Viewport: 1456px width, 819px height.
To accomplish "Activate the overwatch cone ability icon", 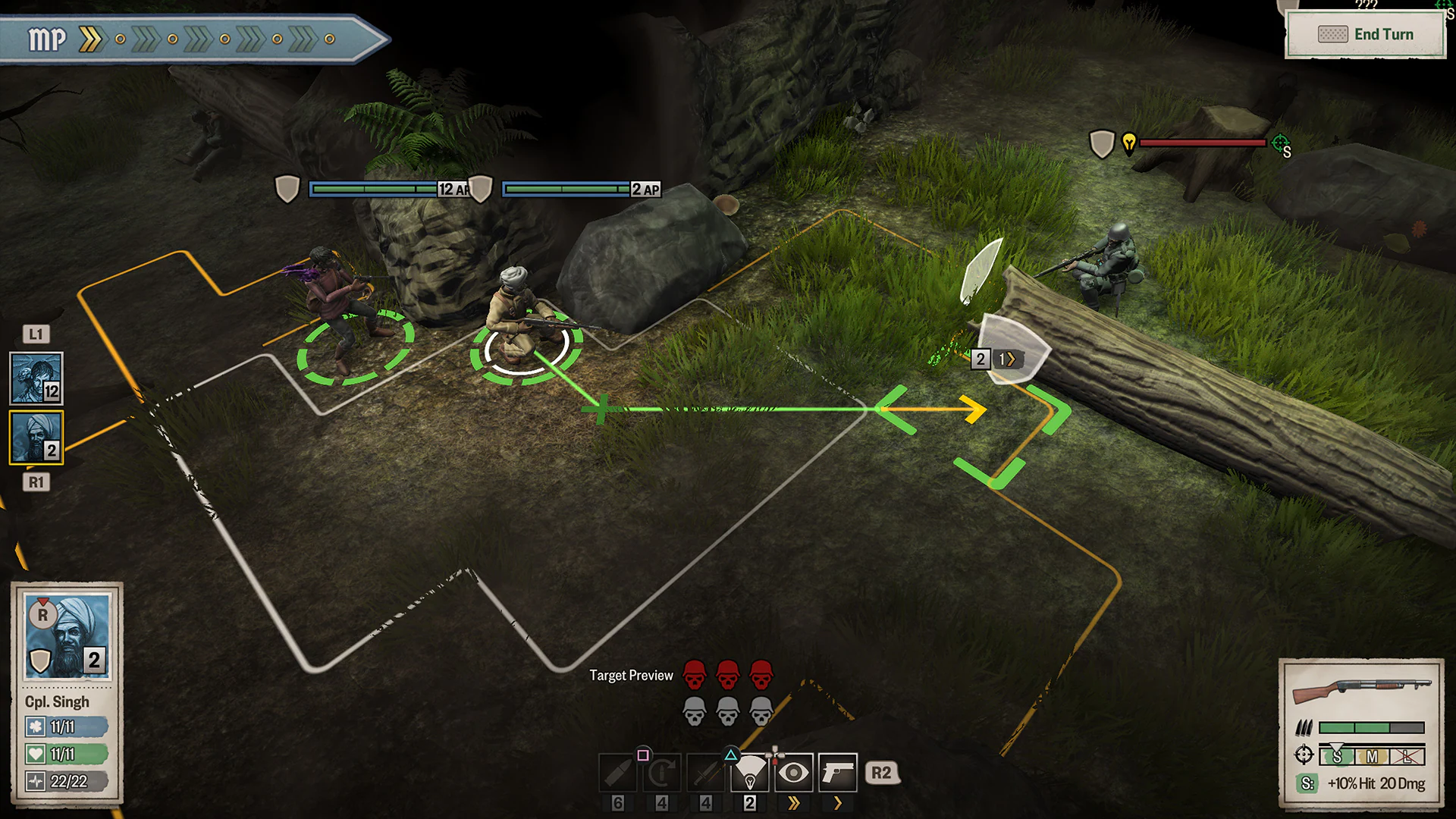I will 750,772.
